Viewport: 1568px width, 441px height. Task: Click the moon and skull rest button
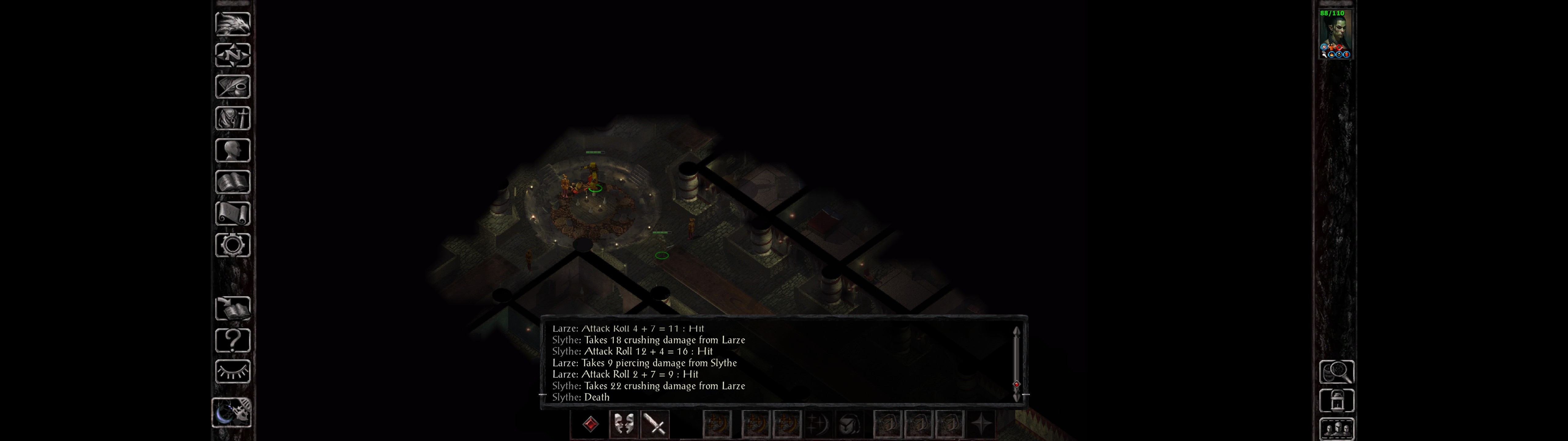(x=232, y=413)
